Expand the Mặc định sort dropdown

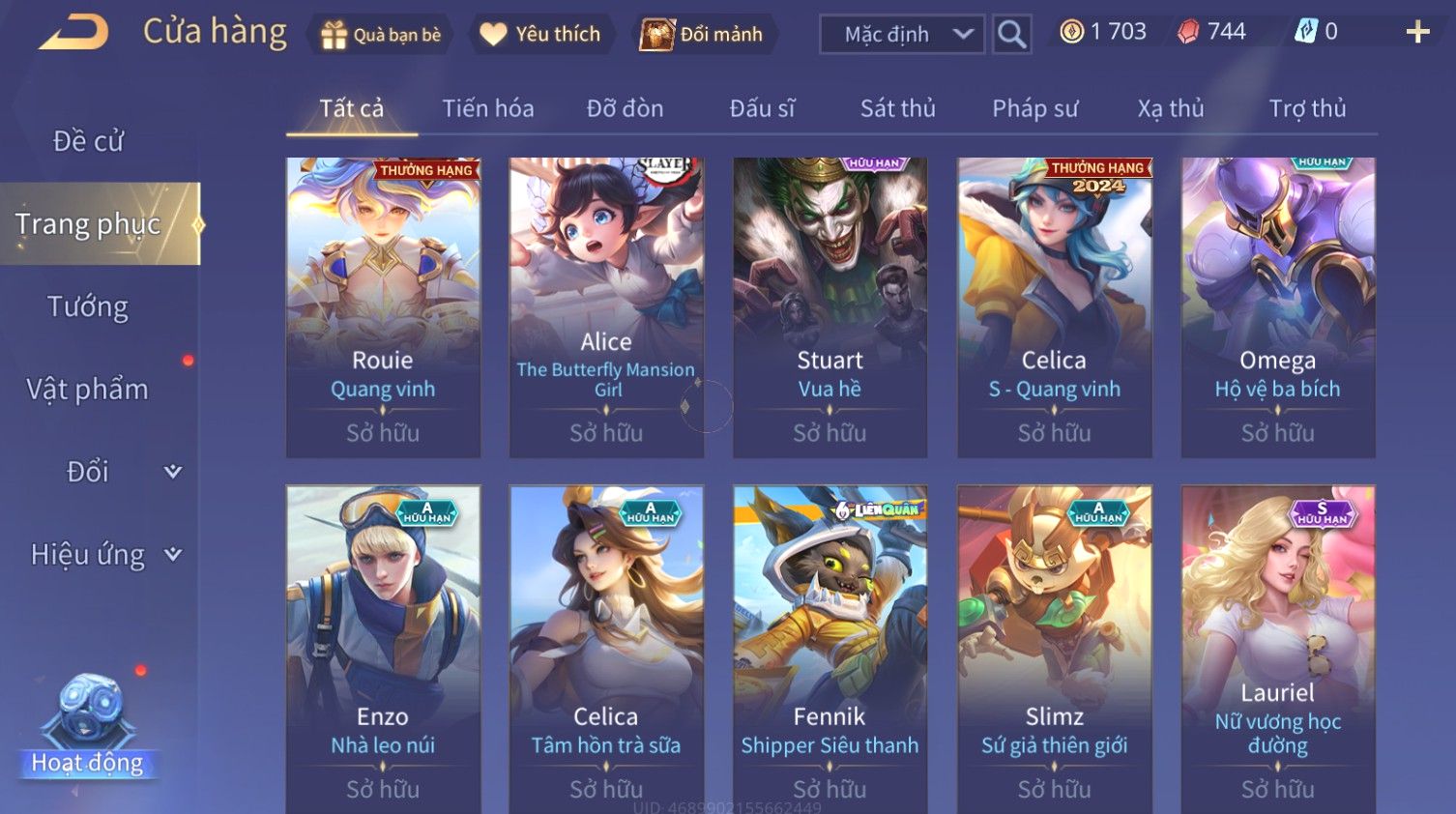point(901,35)
